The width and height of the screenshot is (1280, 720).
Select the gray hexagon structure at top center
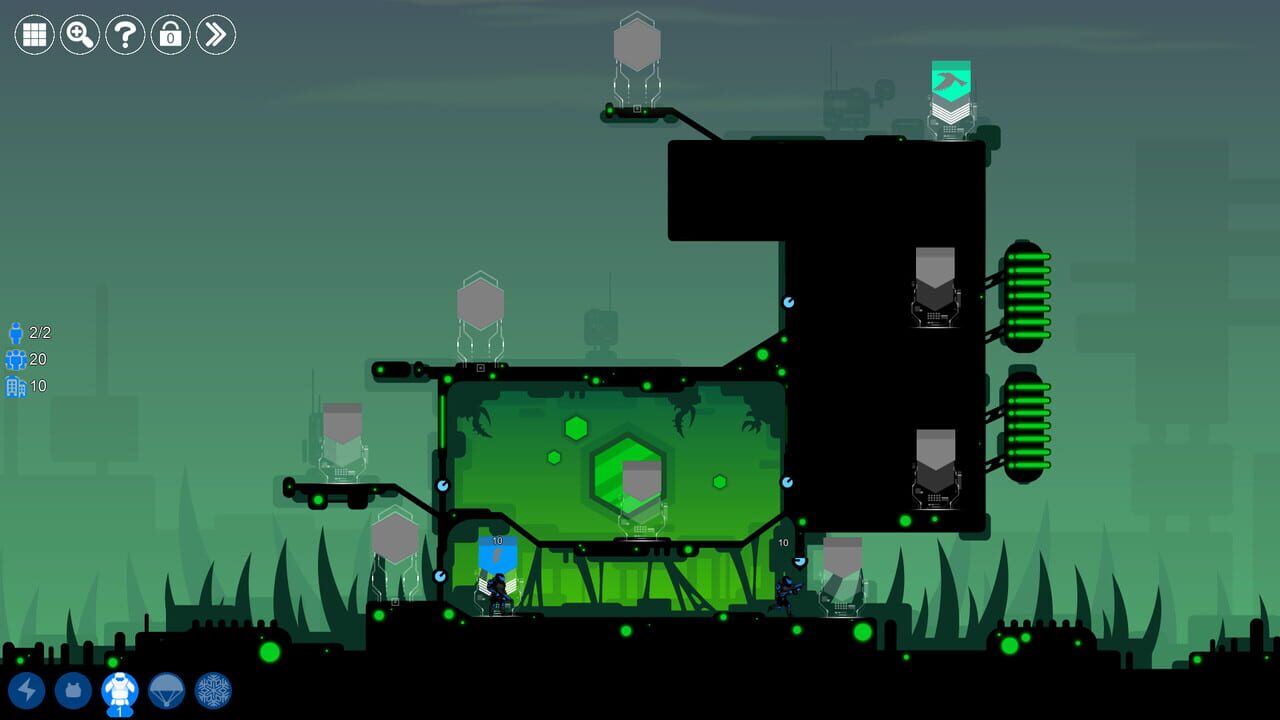[x=637, y=45]
